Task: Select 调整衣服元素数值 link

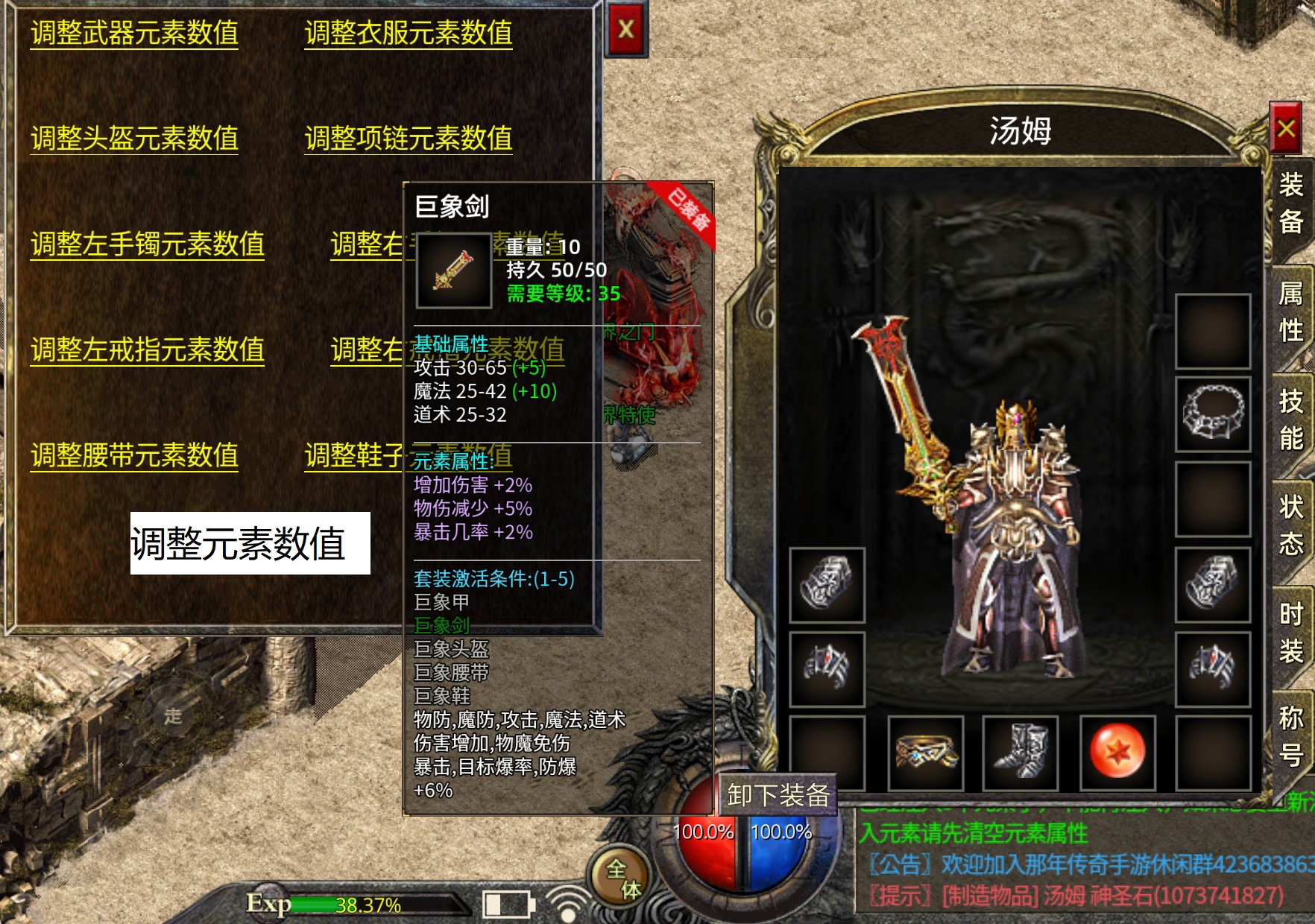Action: coord(408,34)
